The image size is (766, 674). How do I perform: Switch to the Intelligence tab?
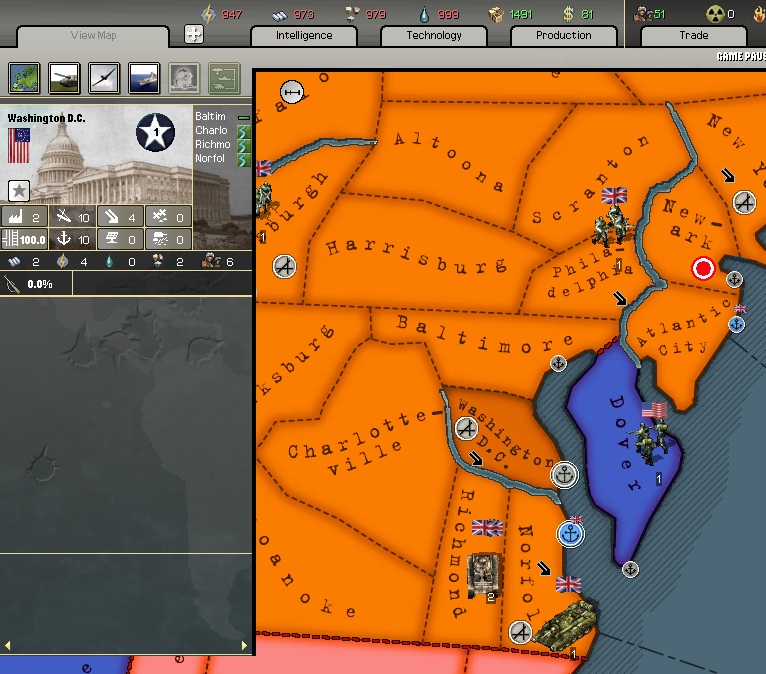click(x=304, y=36)
